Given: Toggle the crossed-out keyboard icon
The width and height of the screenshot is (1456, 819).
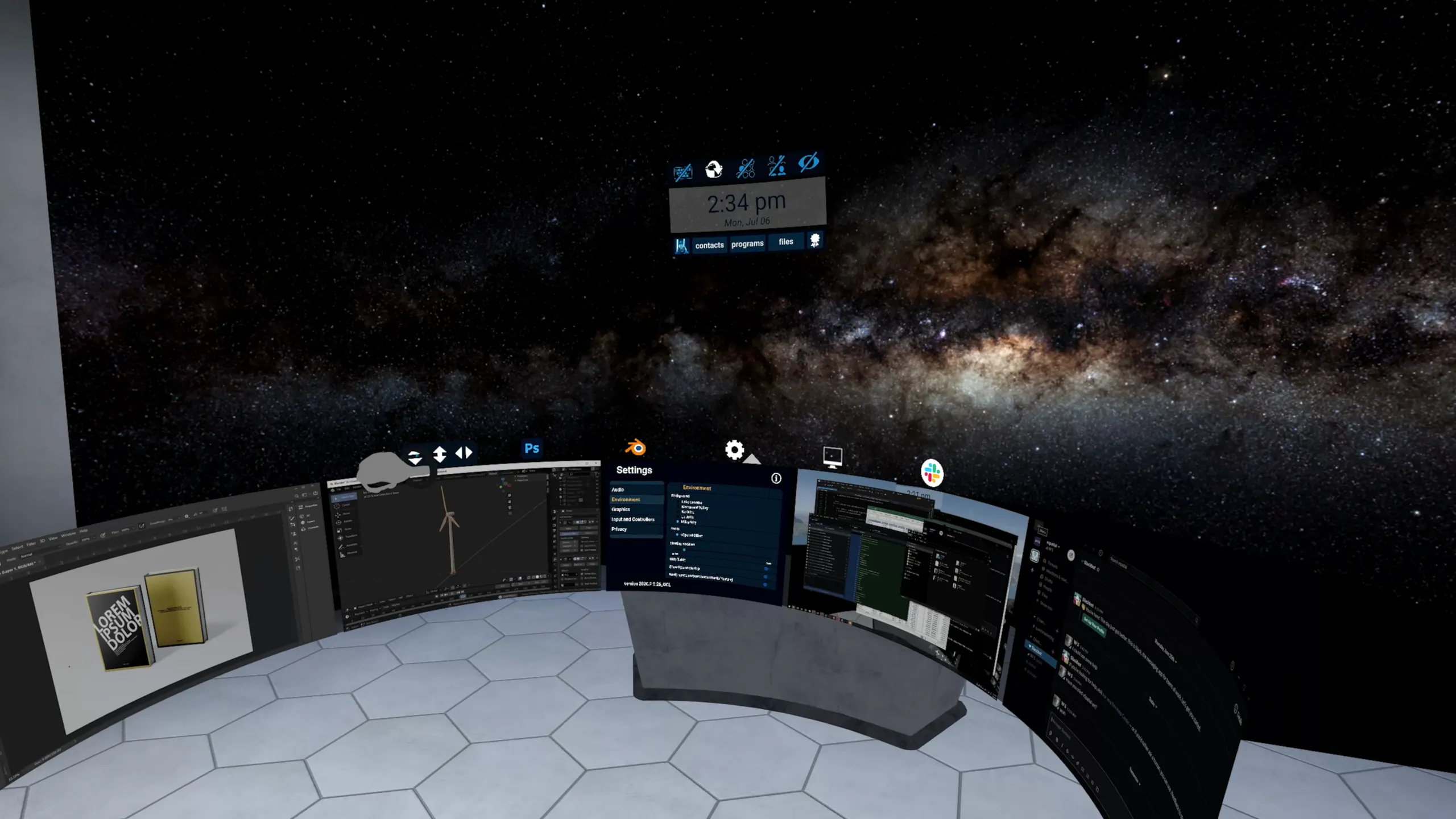Looking at the screenshot, I should 683,172.
